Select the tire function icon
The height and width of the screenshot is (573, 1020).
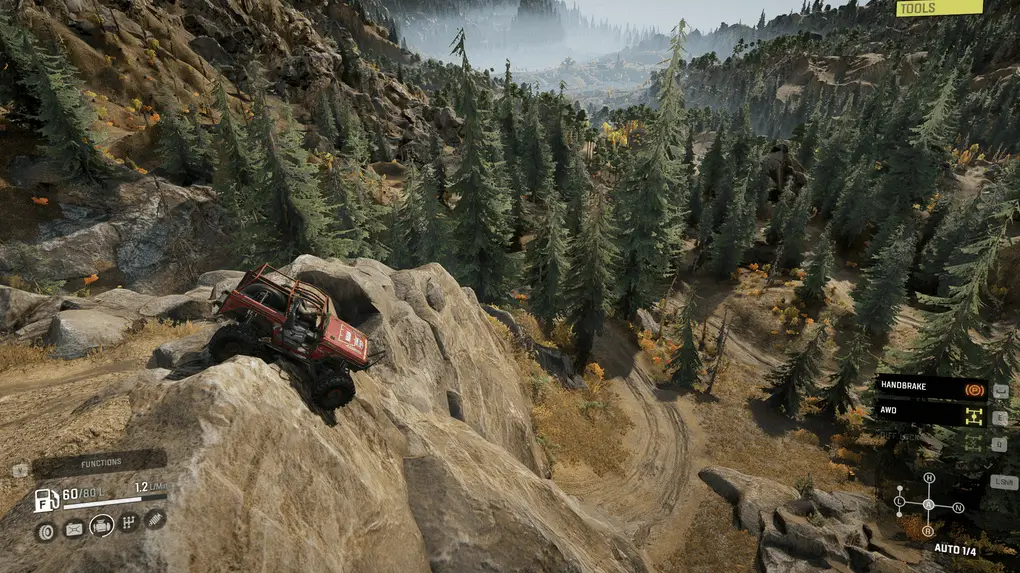point(46,529)
